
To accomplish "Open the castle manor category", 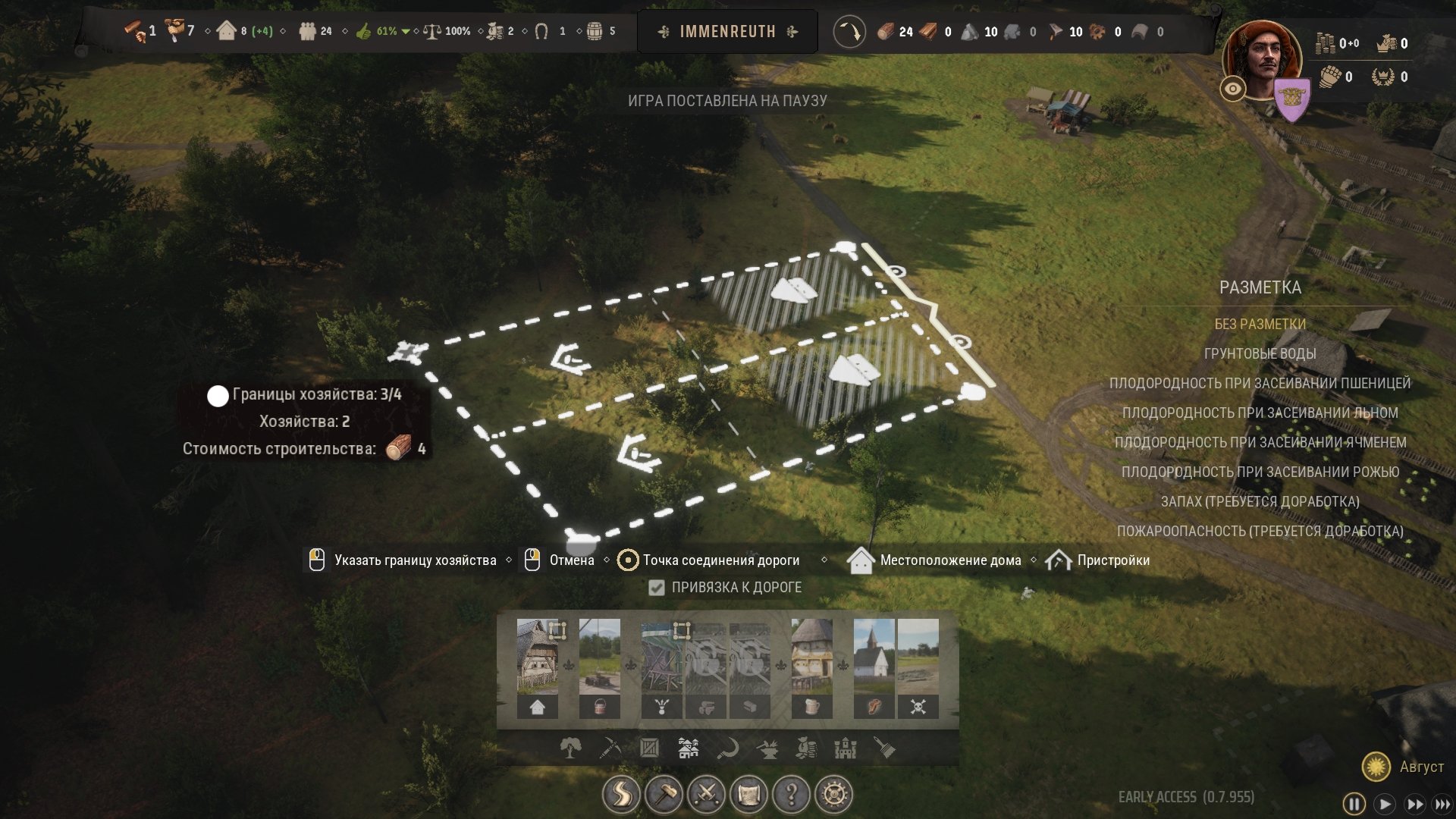I will pyautogui.click(x=846, y=748).
